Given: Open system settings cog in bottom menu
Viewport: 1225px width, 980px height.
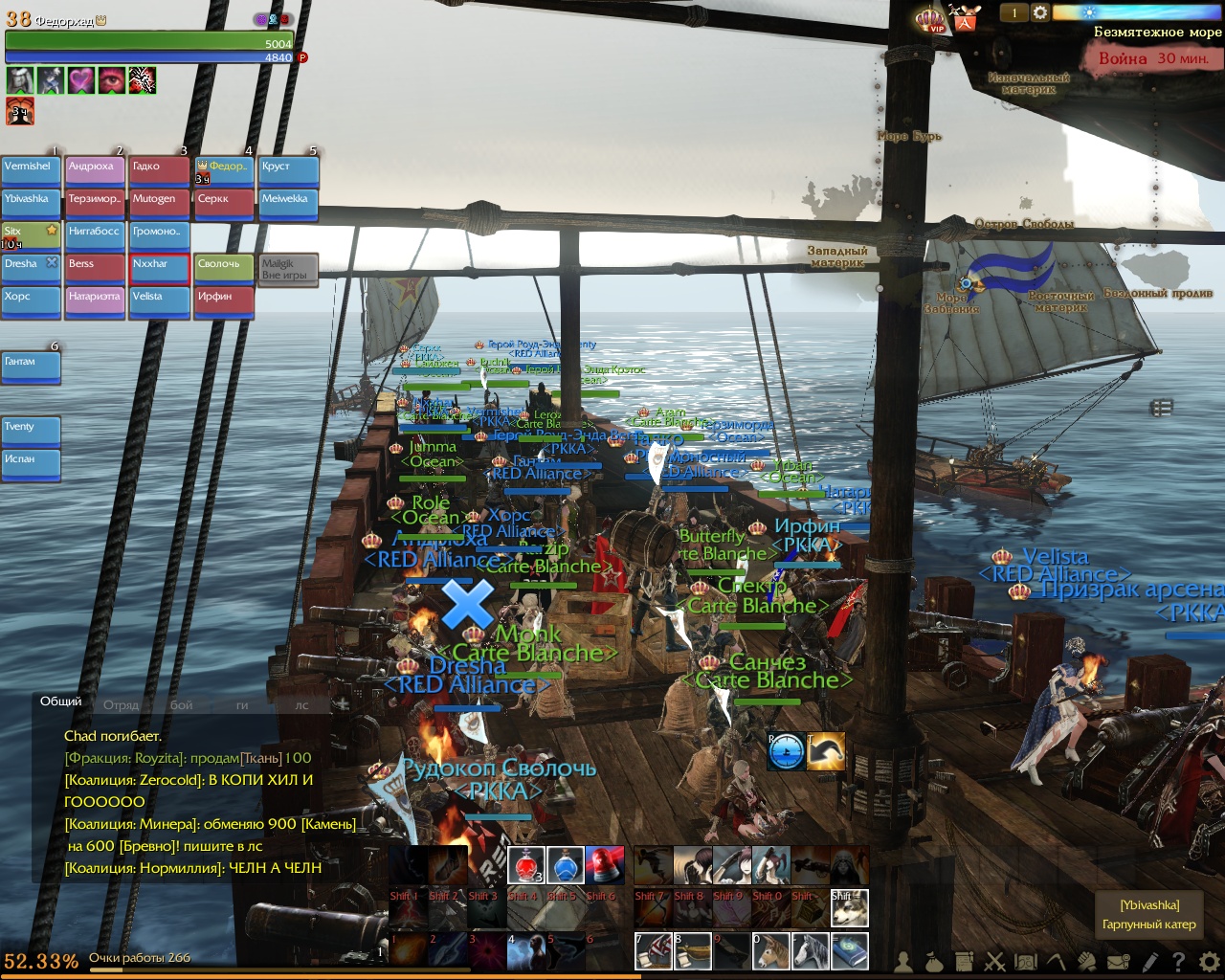Looking at the screenshot, I should (x=1209, y=962).
